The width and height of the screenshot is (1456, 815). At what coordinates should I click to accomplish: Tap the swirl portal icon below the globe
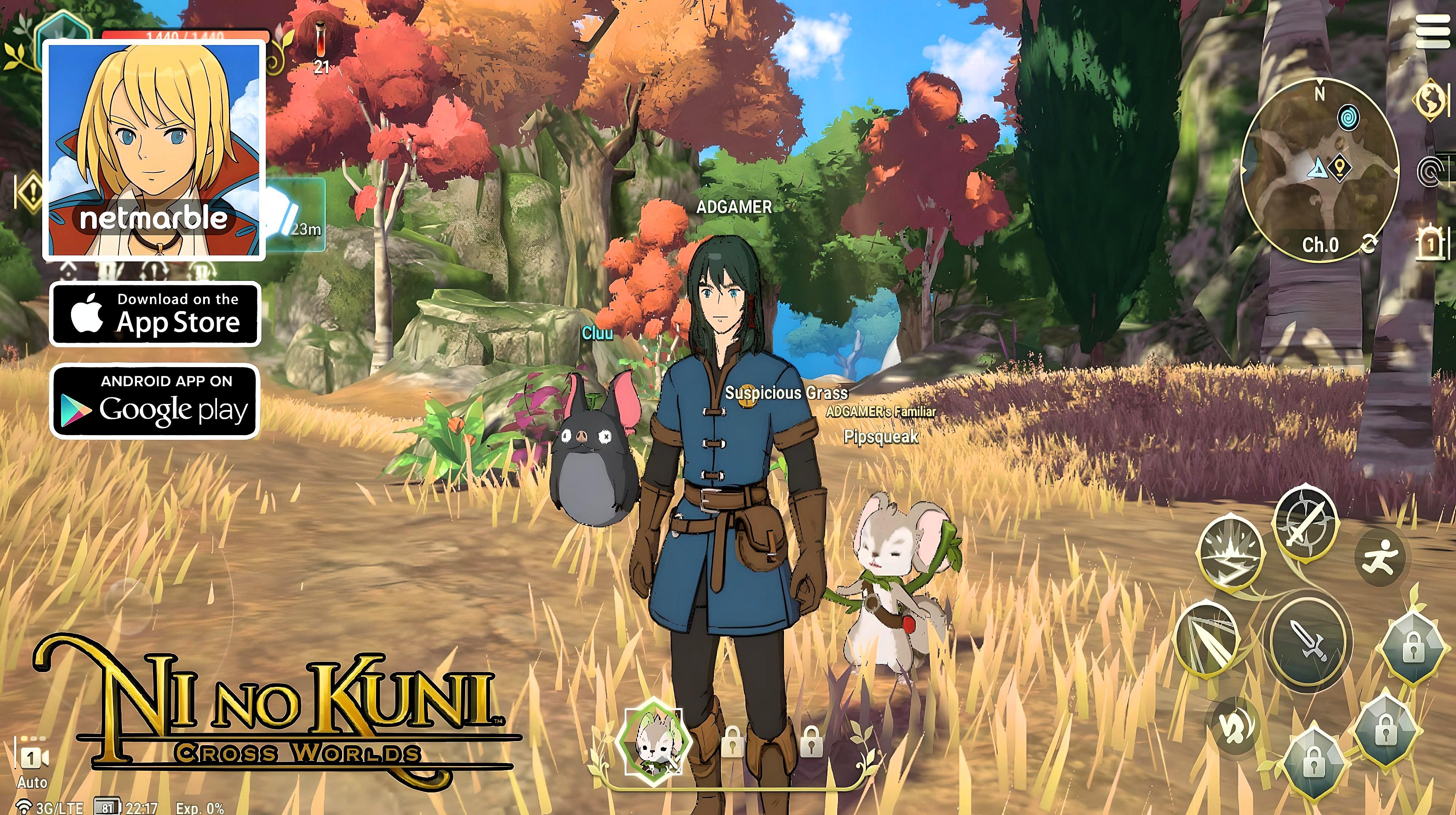tap(1431, 171)
